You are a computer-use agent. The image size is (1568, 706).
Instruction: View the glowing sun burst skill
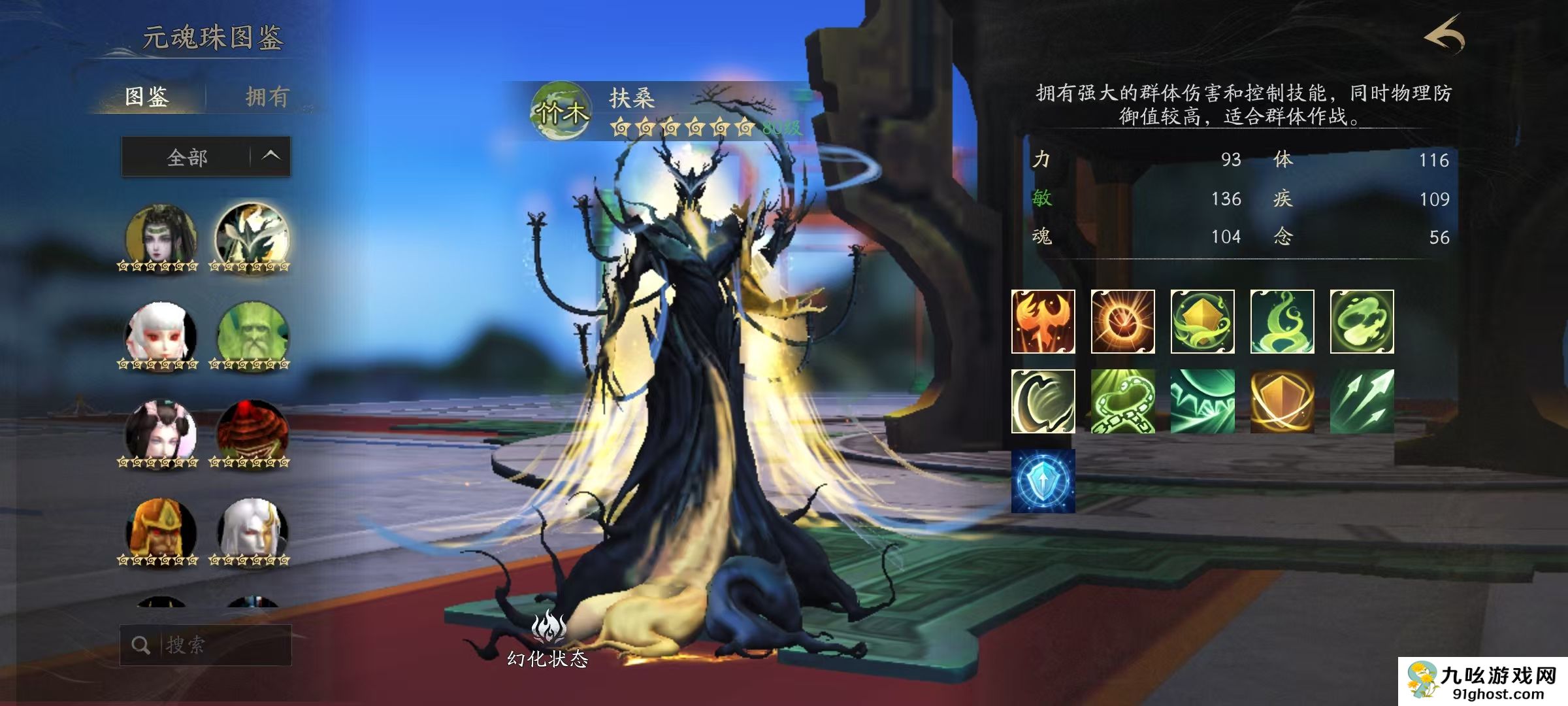coord(1122,322)
